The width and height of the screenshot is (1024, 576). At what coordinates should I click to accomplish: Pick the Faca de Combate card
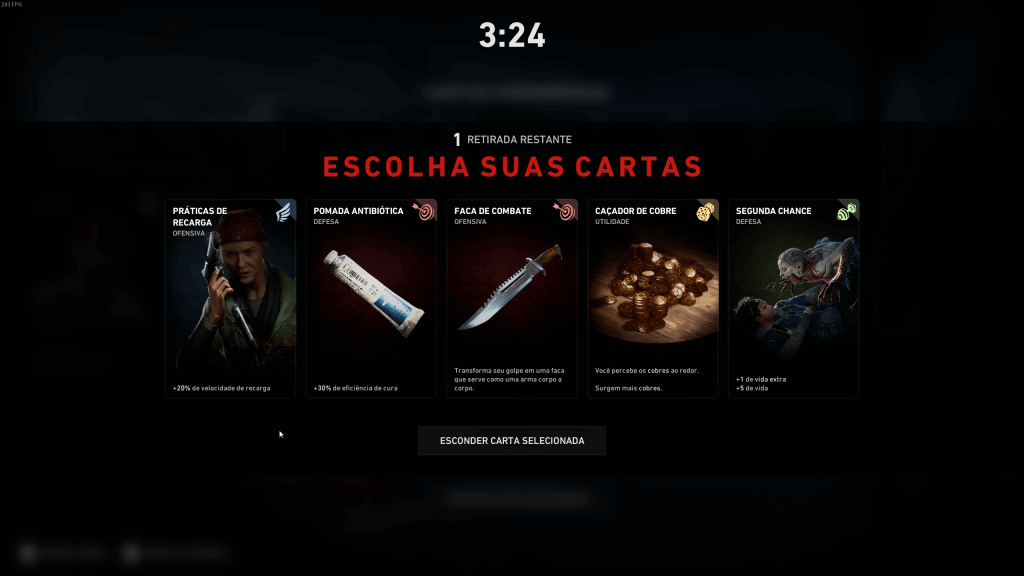pos(512,298)
